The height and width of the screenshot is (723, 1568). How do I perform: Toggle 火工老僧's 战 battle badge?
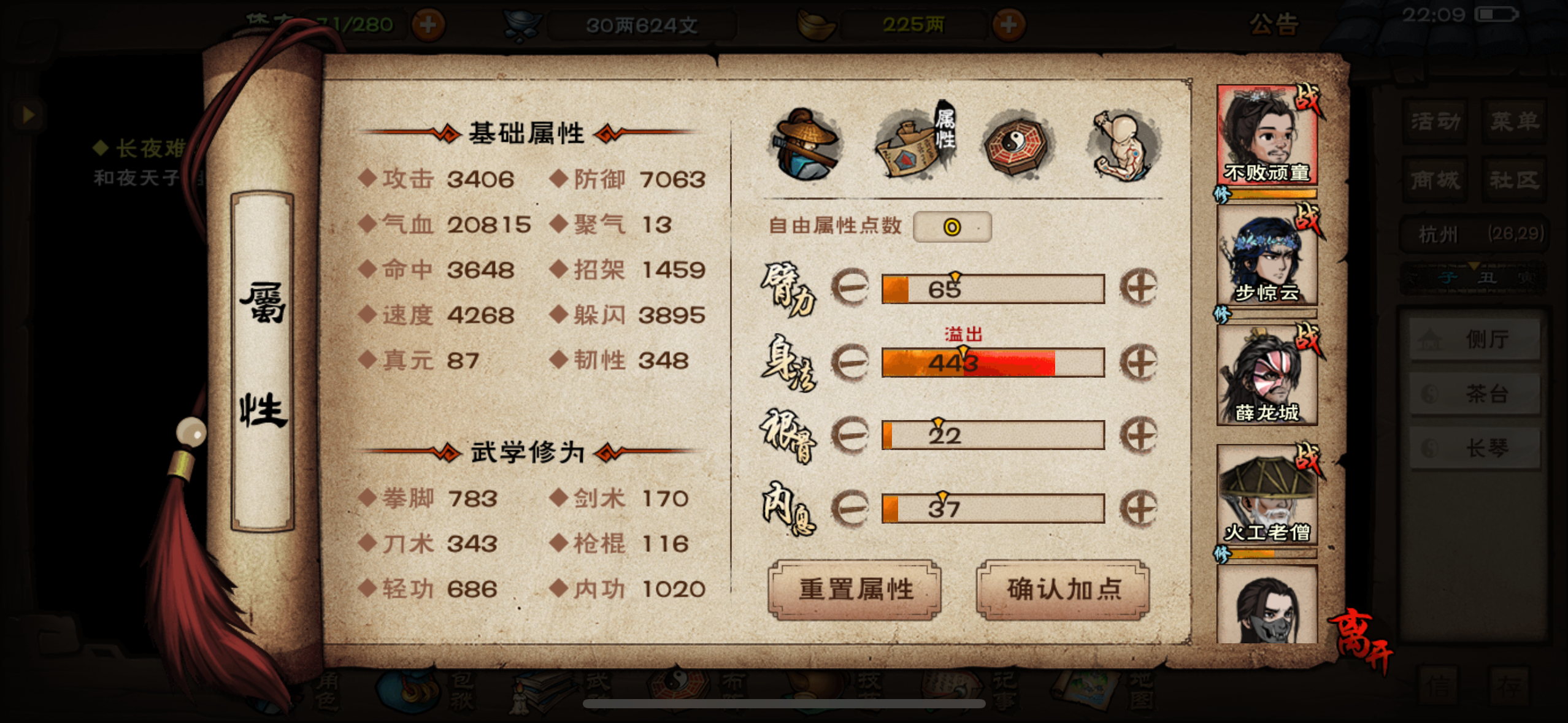[1307, 459]
